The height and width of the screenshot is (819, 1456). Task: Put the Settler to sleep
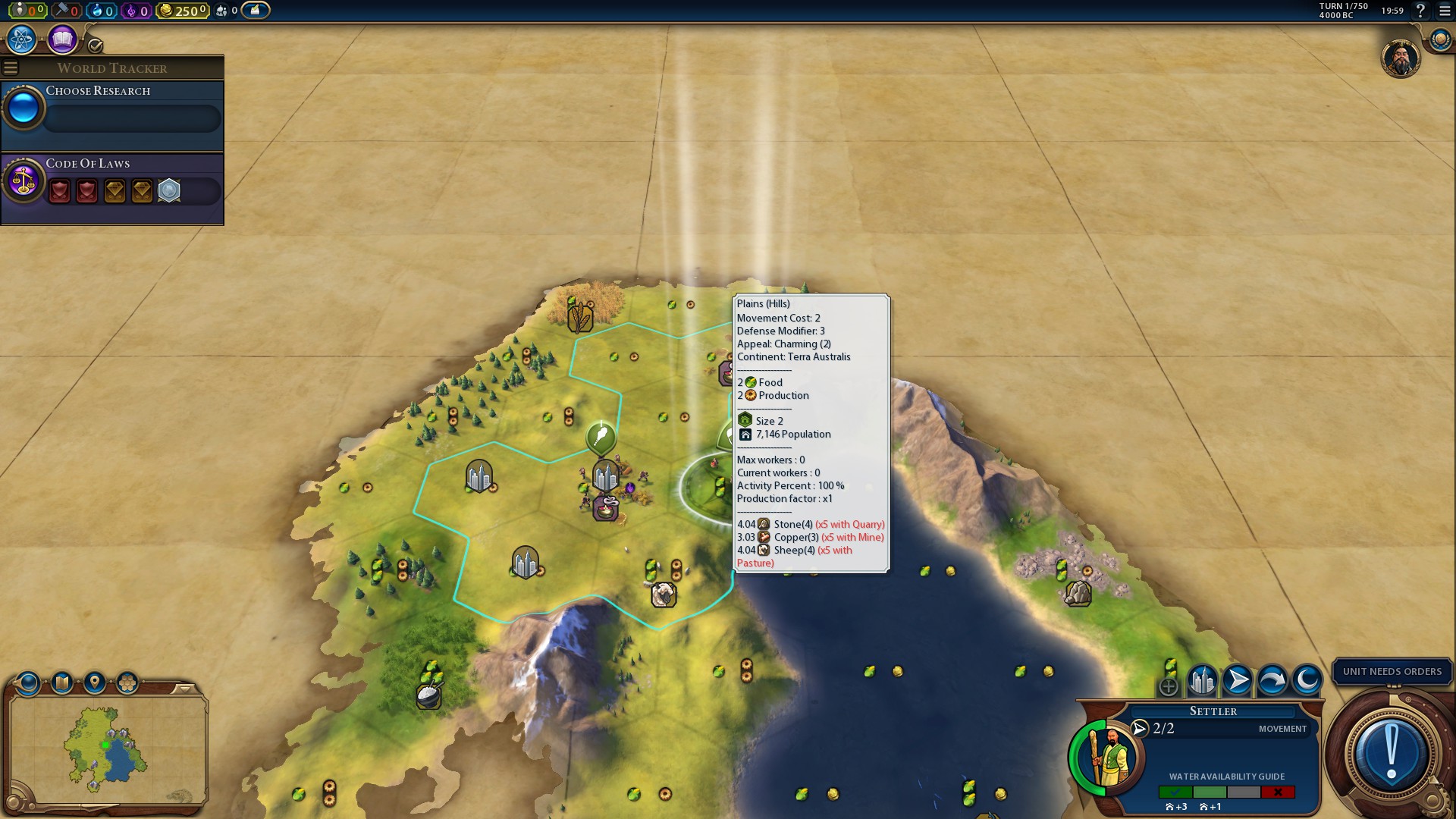pyautogui.click(x=1307, y=681)
